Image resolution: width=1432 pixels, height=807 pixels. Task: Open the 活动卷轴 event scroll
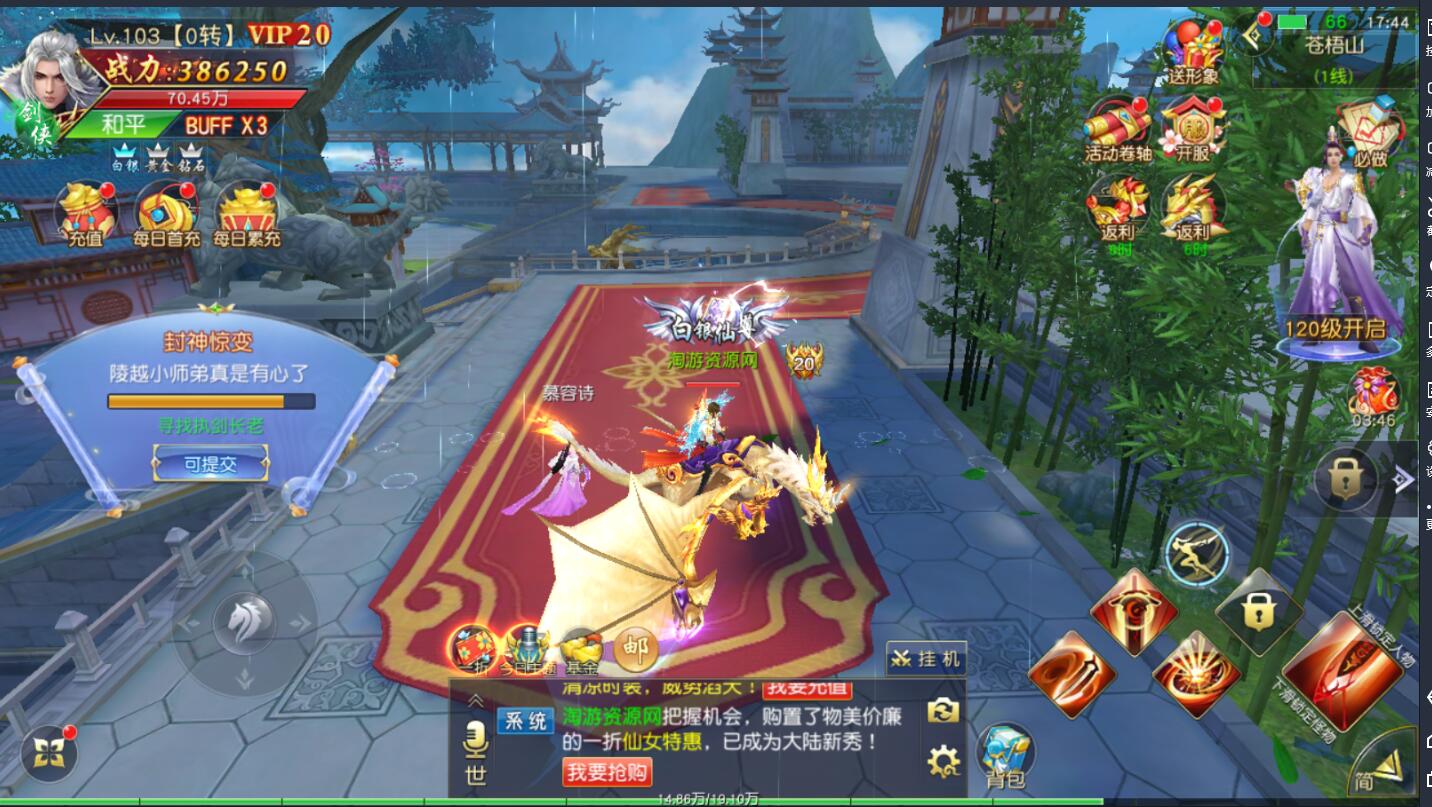click(x=1118, y=127)
